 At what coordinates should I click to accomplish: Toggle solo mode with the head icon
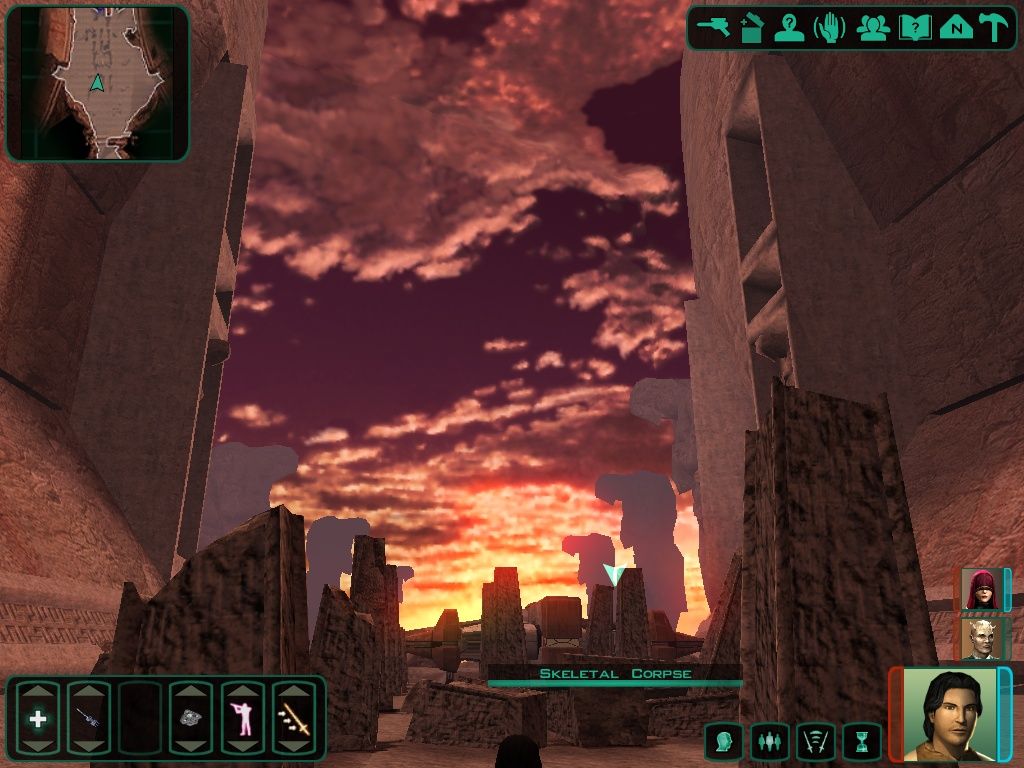coord(723,742)
